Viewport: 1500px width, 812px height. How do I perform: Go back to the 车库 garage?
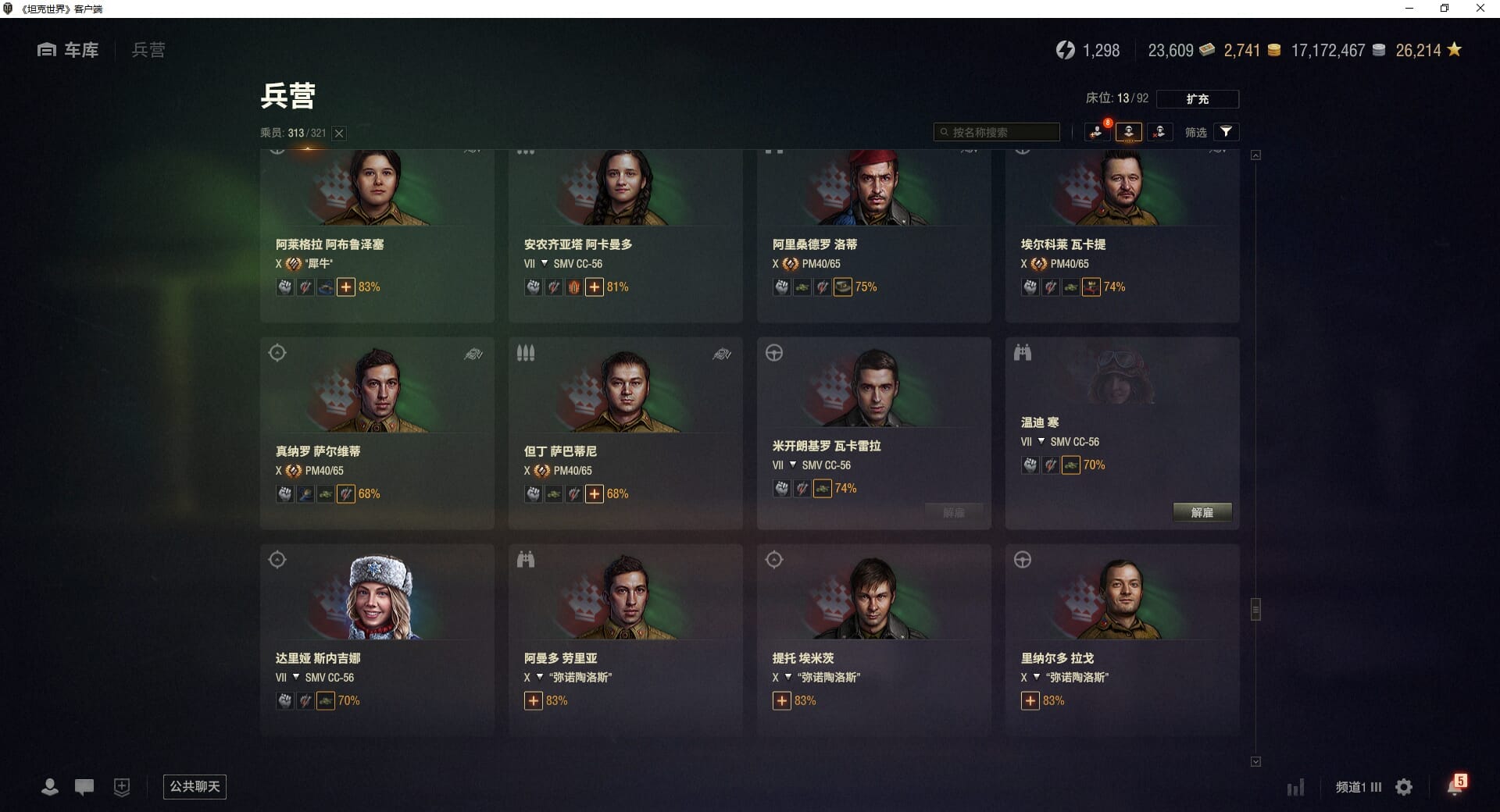(68, 50)
